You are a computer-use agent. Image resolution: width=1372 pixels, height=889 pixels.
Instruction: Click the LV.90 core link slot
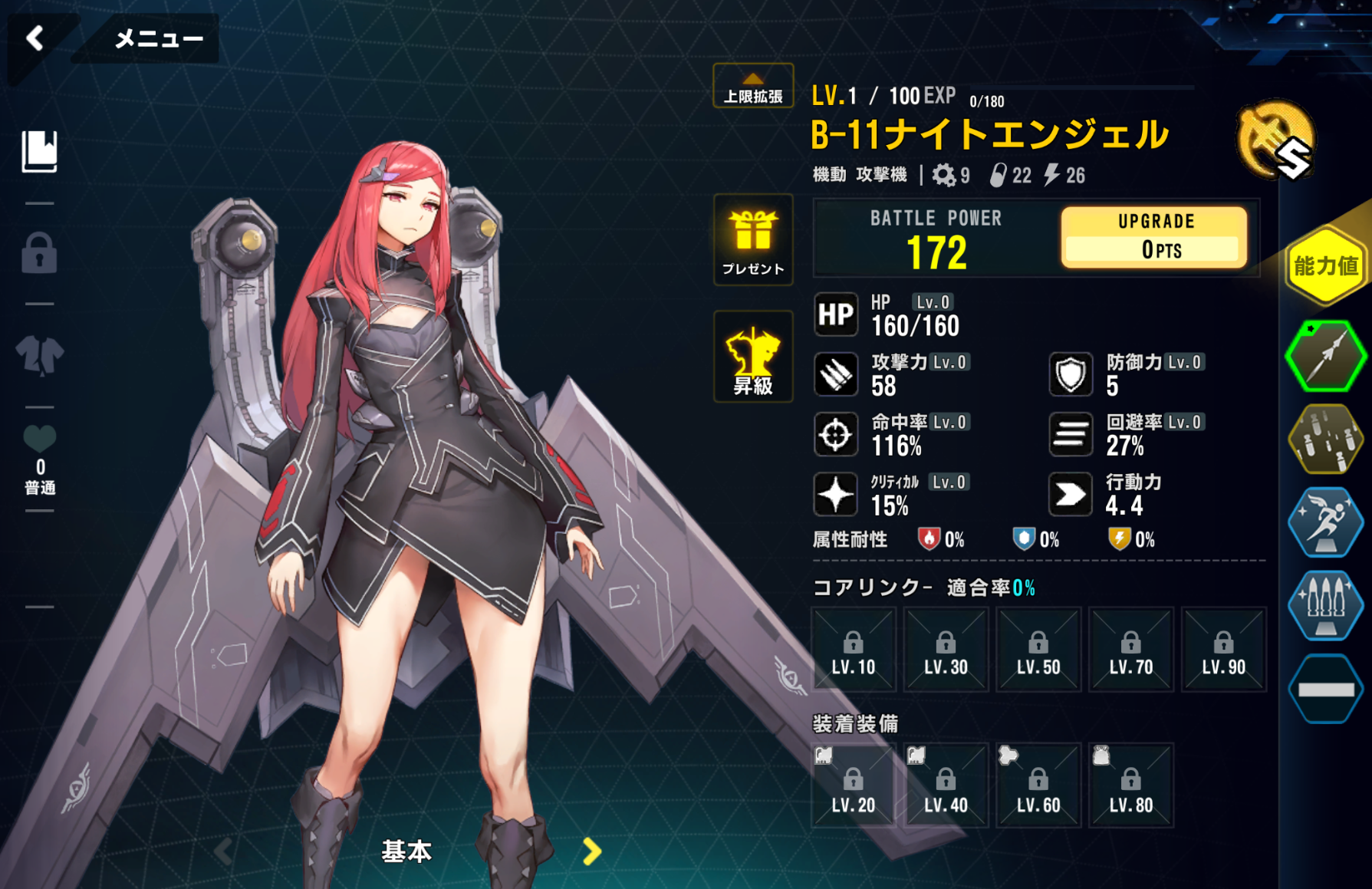(x=1223, y=650)
